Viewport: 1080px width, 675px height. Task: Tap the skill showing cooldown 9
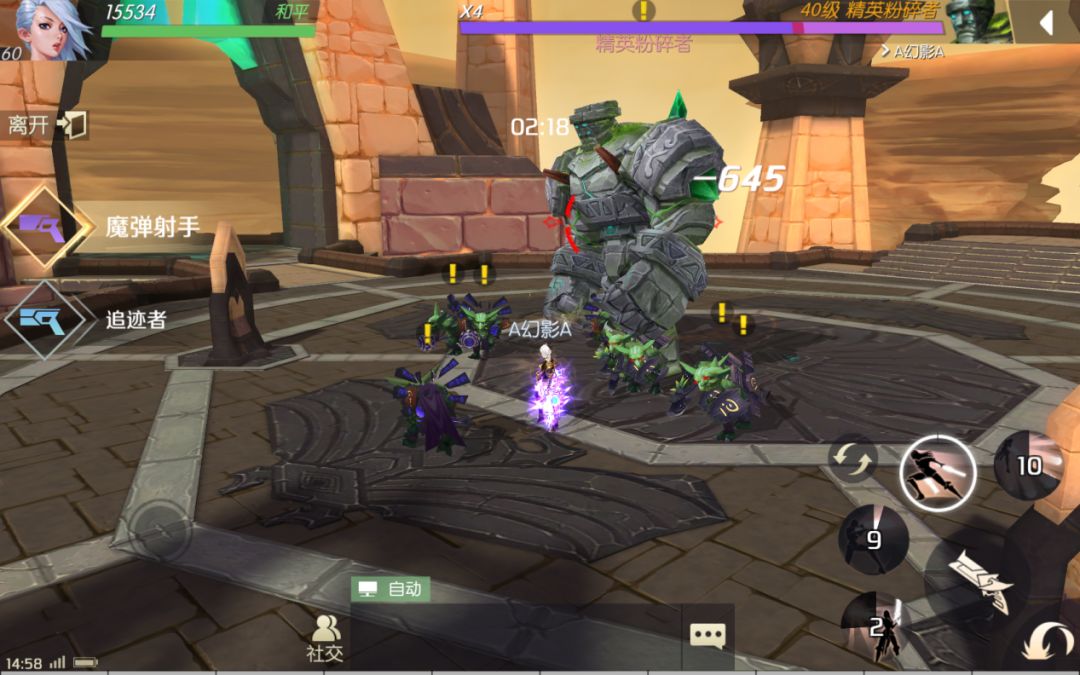pyautogui.click(x=873, y=540)
